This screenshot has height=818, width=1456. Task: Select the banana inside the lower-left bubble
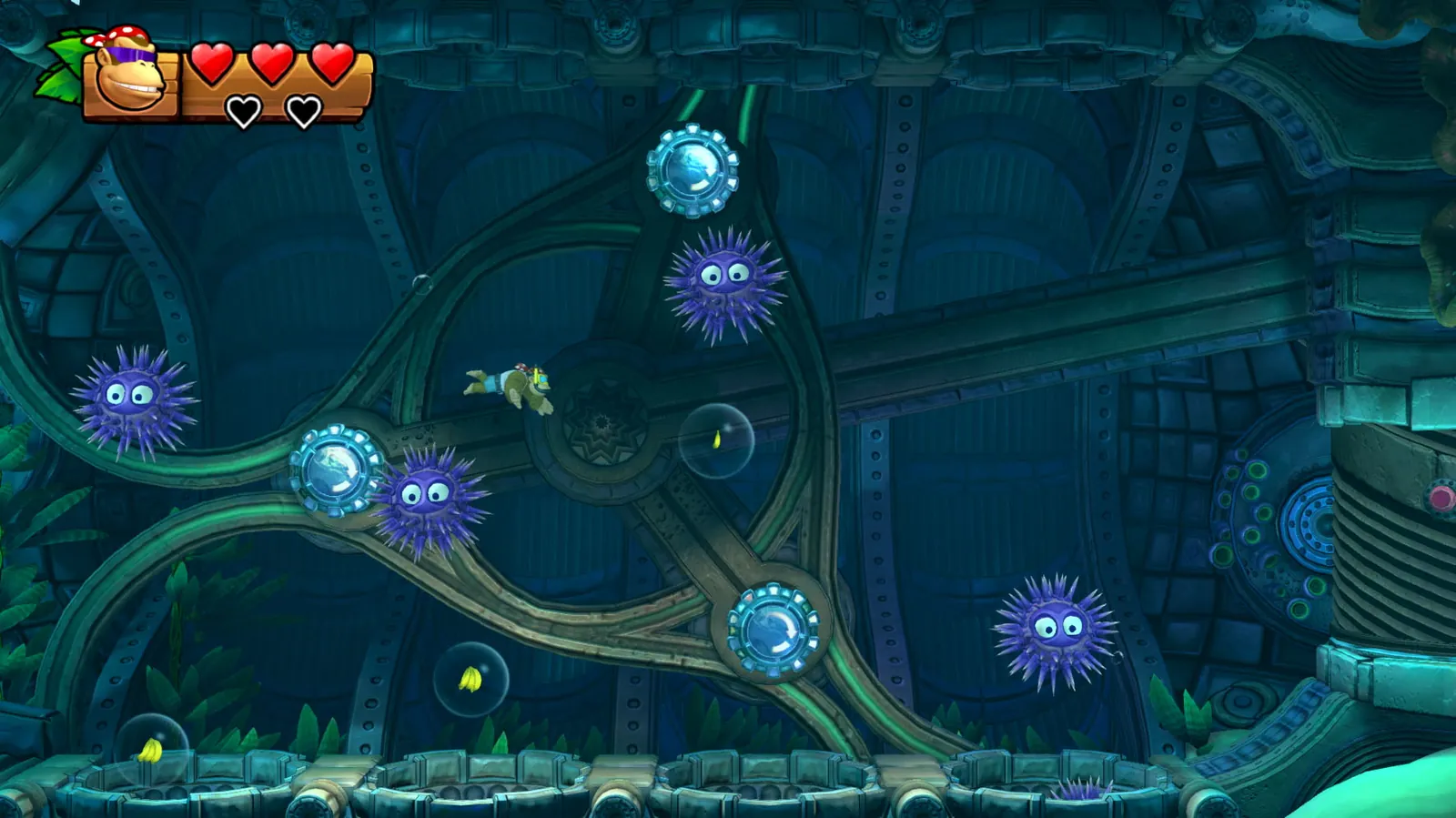(470, 680)
